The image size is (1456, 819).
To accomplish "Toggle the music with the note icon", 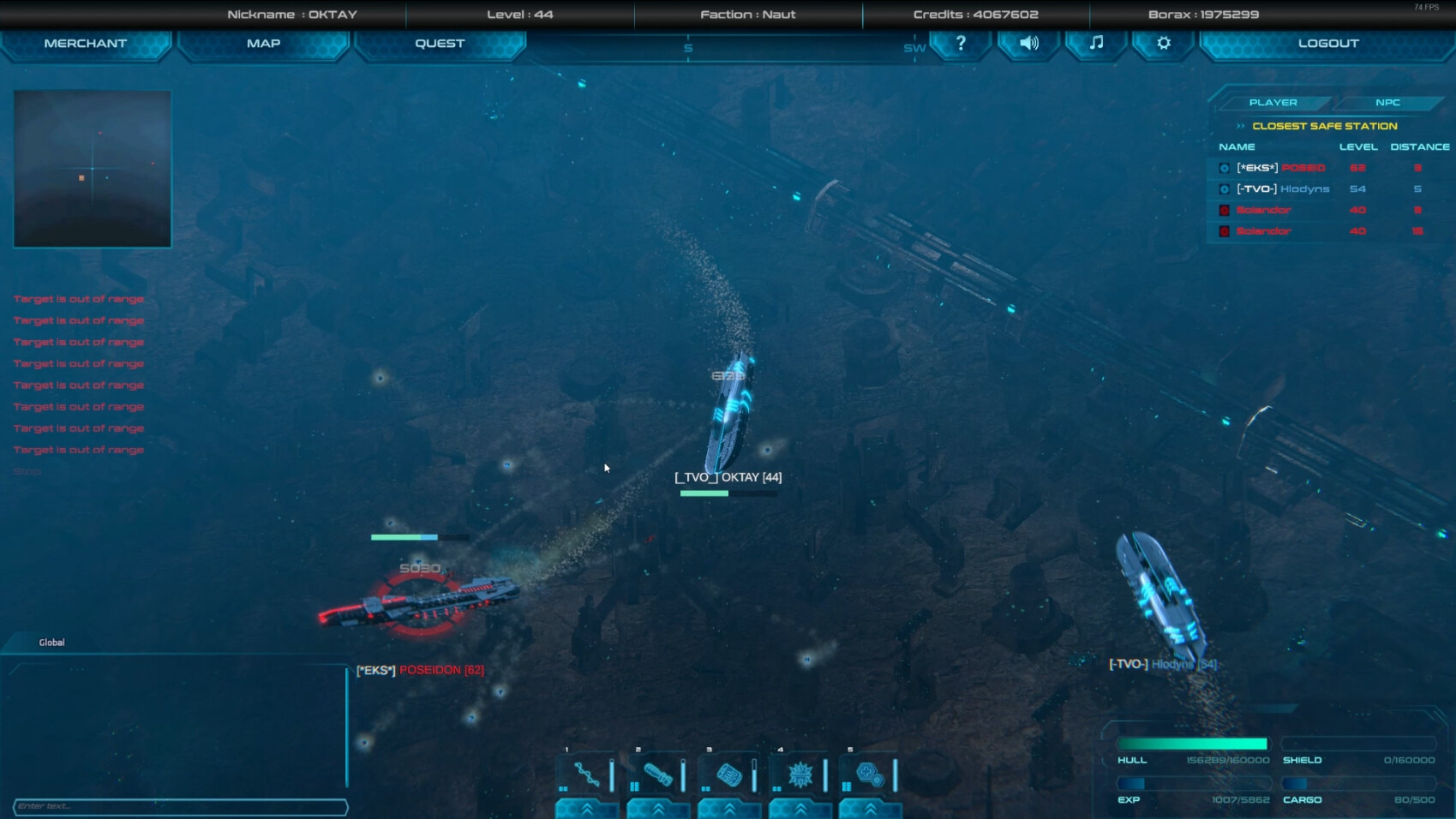I will click(x=1095, y=44).
